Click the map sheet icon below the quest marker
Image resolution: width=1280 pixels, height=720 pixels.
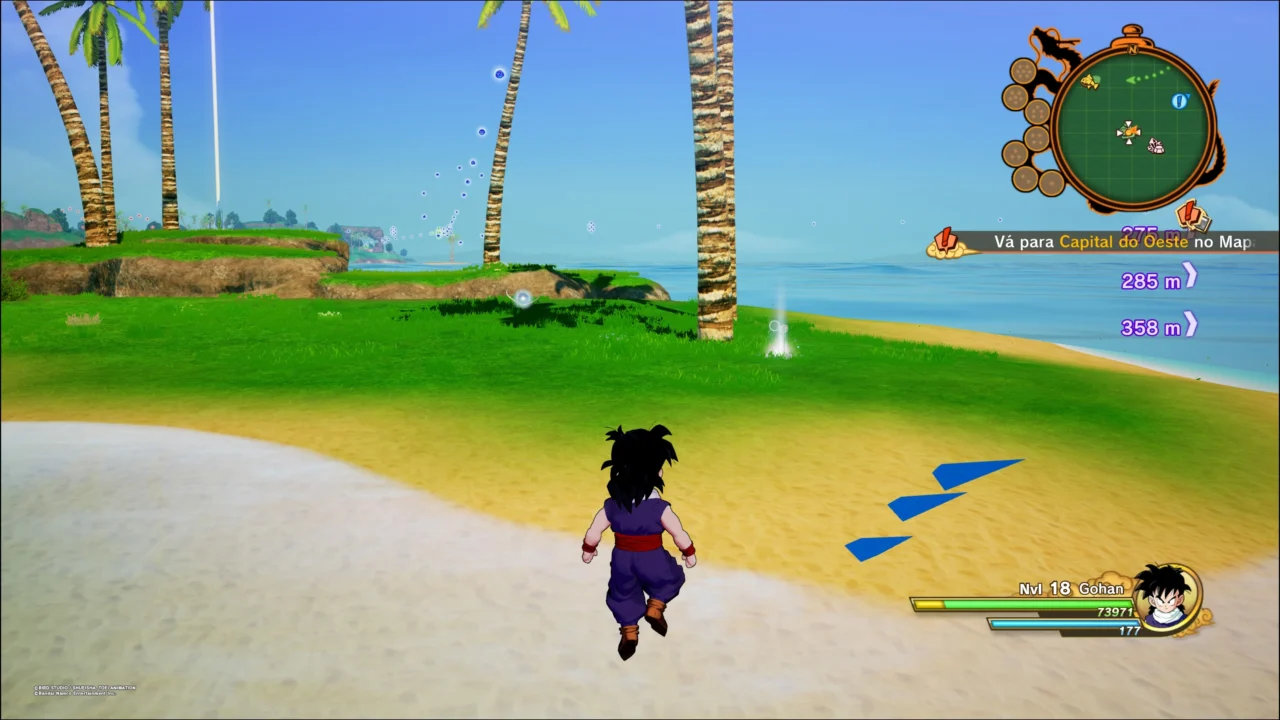(x=1202, y=222)
